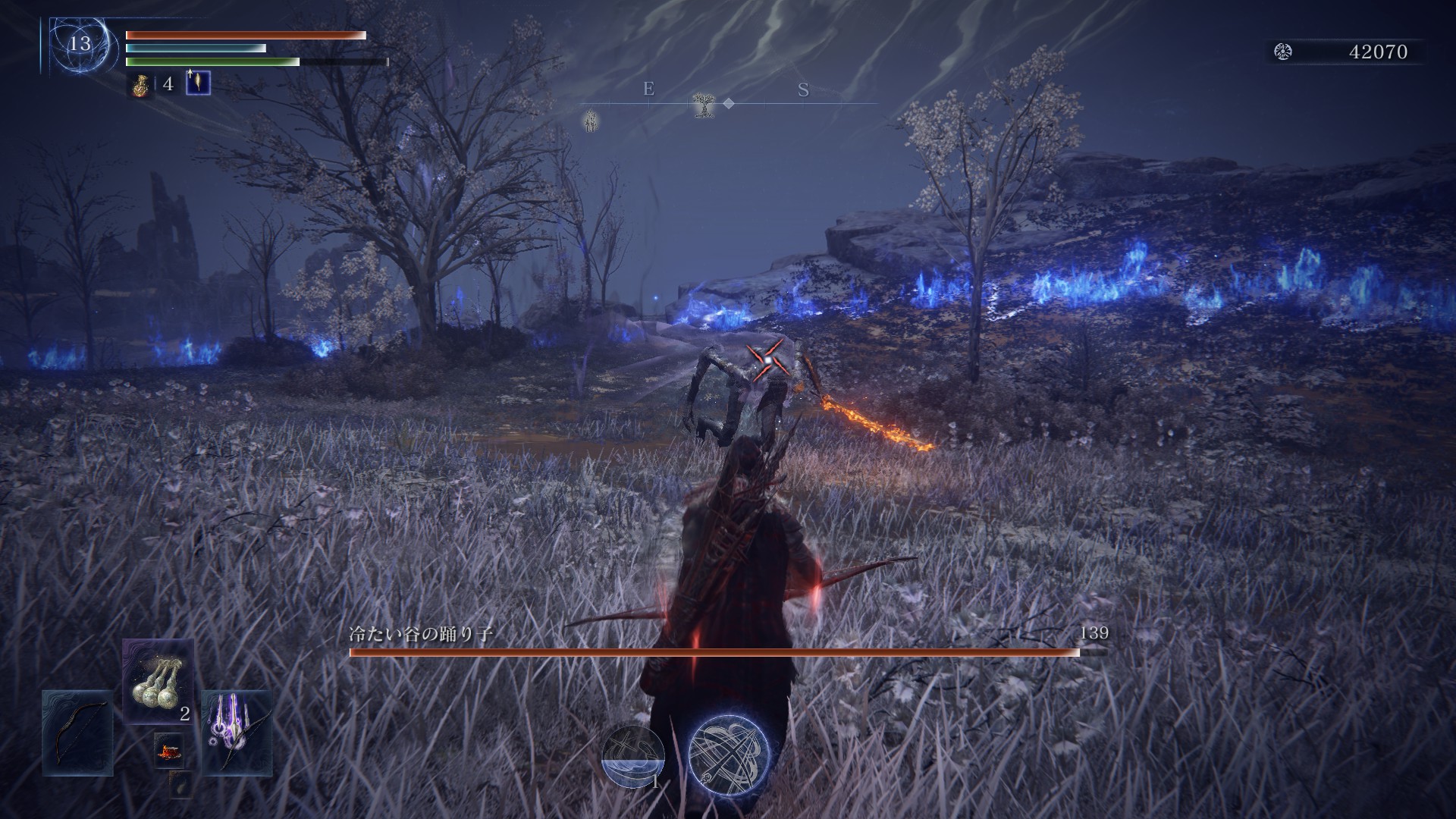This screenshot has height=819, width=1456.
Task: Click the level 13 character emblem
Action: 80,44
